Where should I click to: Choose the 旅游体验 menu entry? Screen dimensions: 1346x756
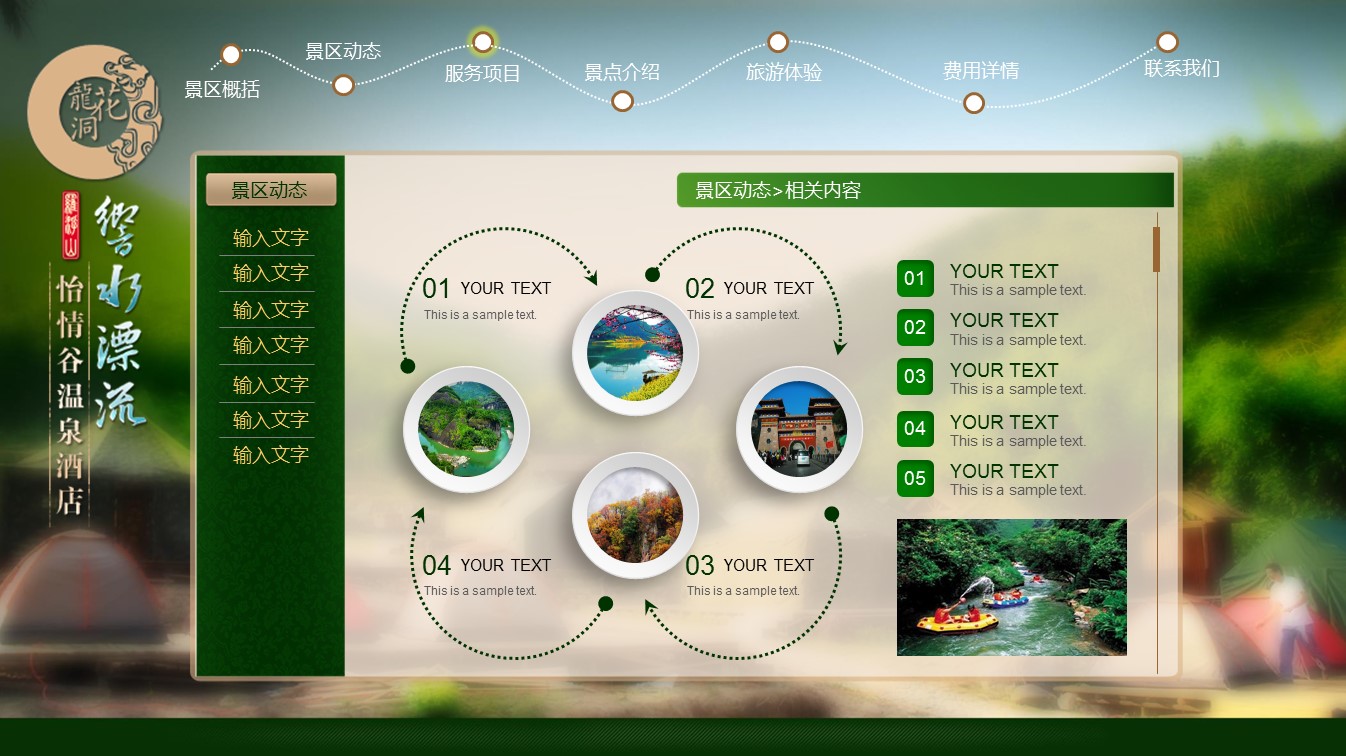point(784,72)
